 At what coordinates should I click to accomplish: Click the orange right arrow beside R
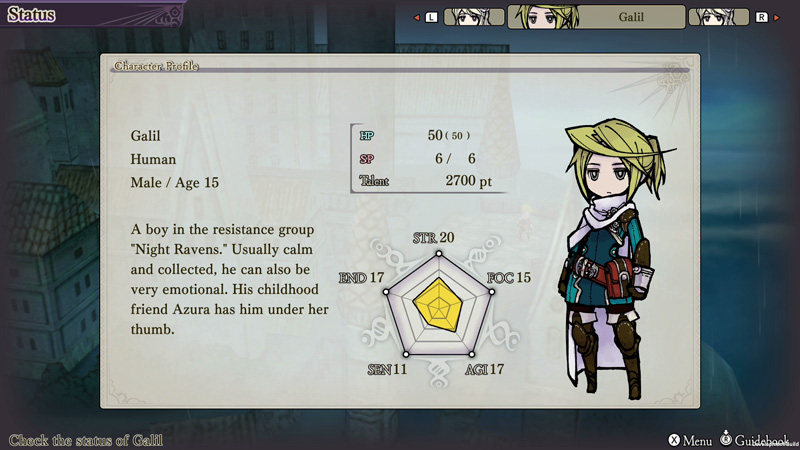pyautogui.click(x=776, y=17)
